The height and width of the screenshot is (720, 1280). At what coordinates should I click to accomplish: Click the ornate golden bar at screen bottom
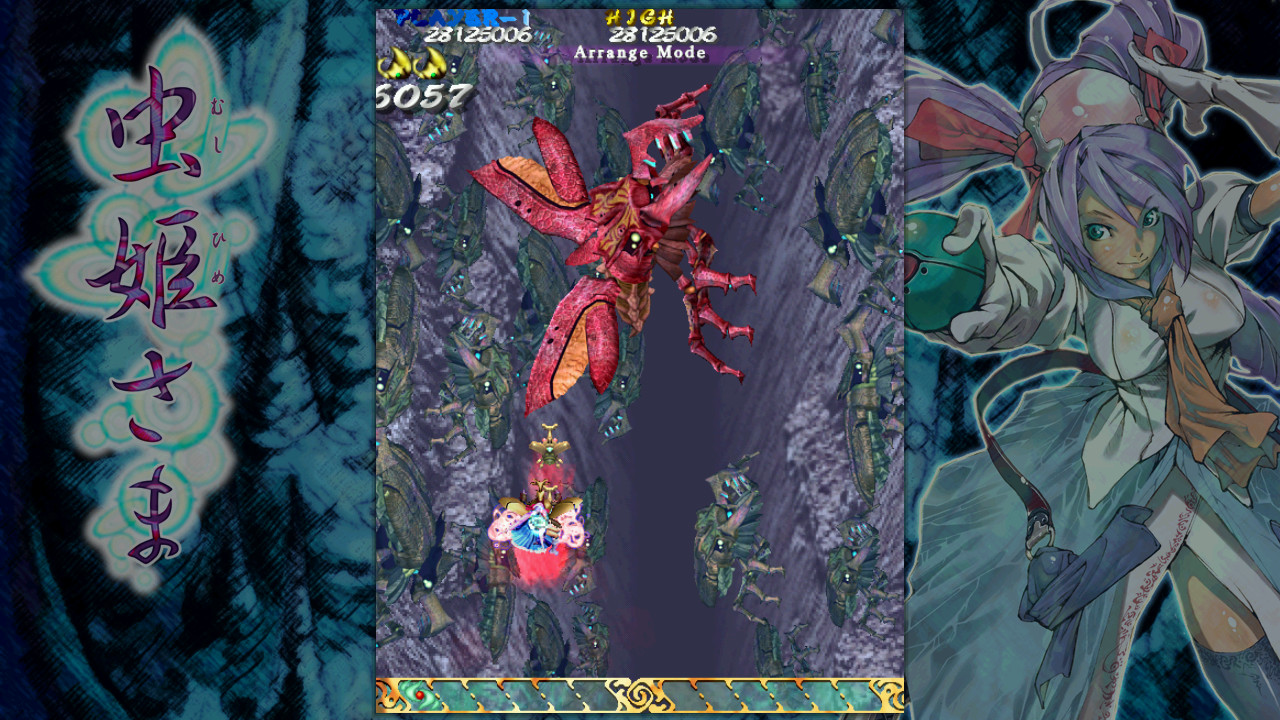click(640, 691)
